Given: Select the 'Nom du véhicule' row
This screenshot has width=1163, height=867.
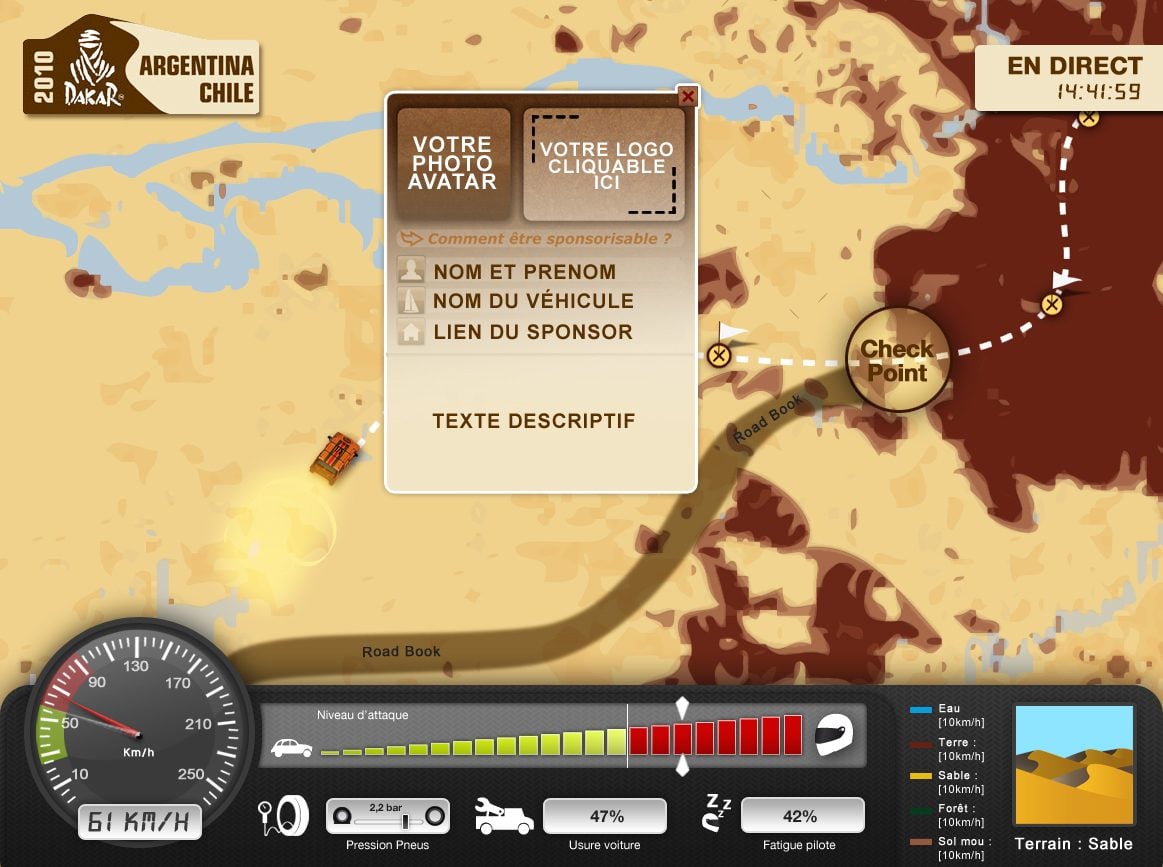Looking at the screenshot, I should 533,301.
